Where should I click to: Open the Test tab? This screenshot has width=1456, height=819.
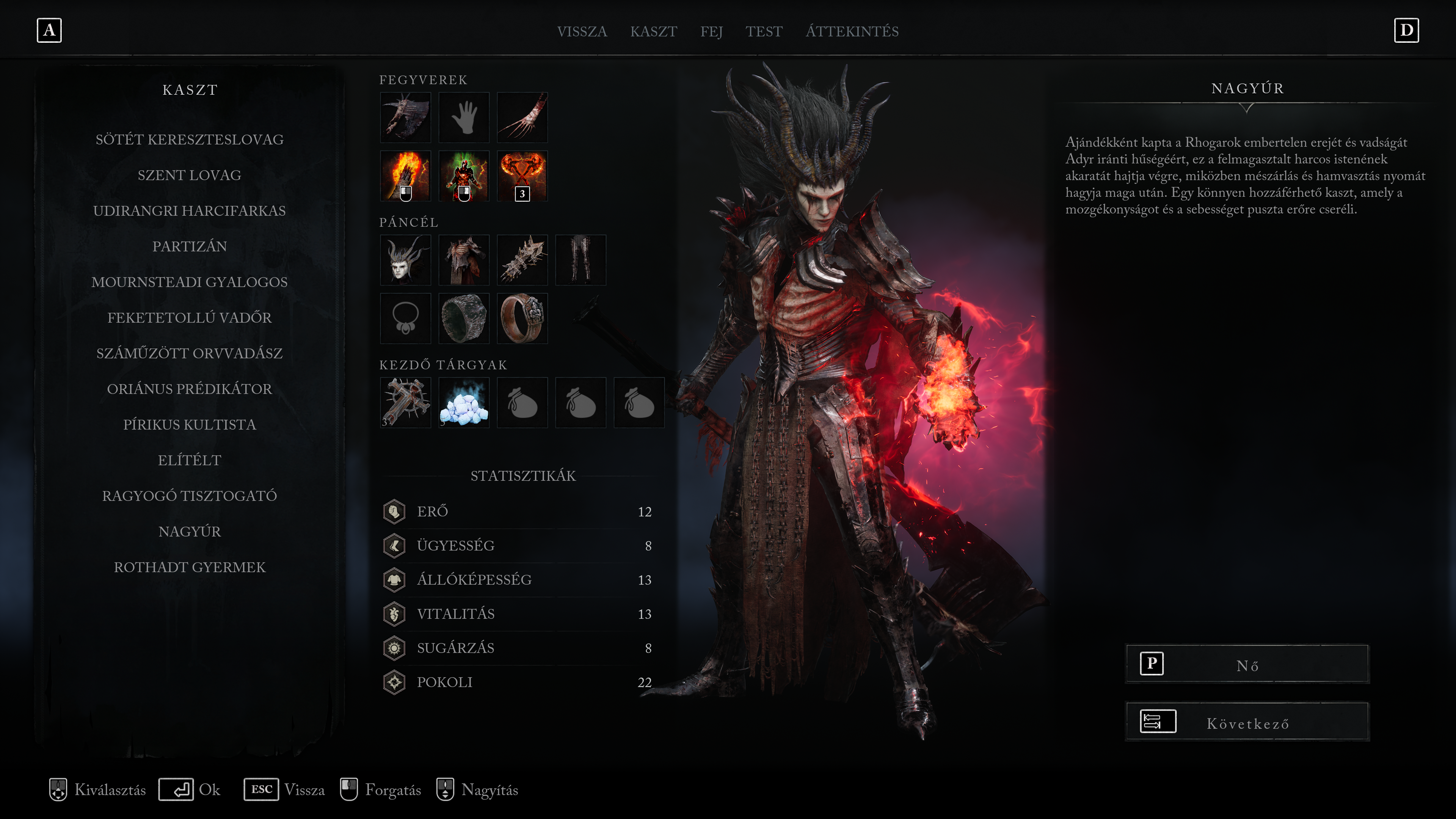[764, 31]
